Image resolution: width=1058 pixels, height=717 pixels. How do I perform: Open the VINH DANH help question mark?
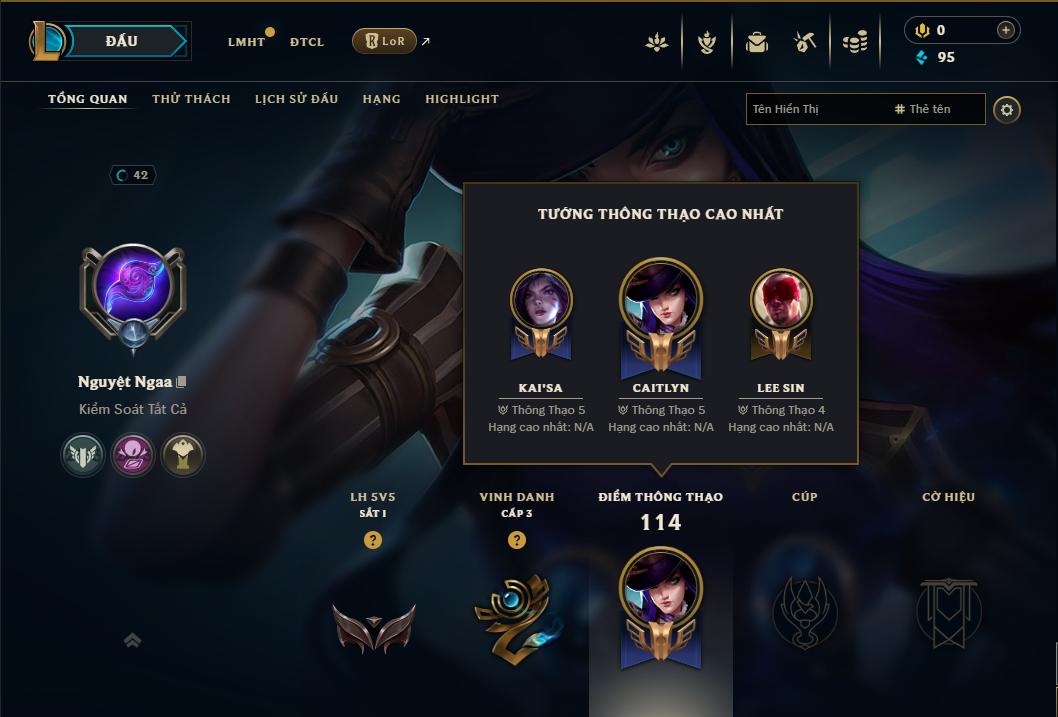point(517,540)
